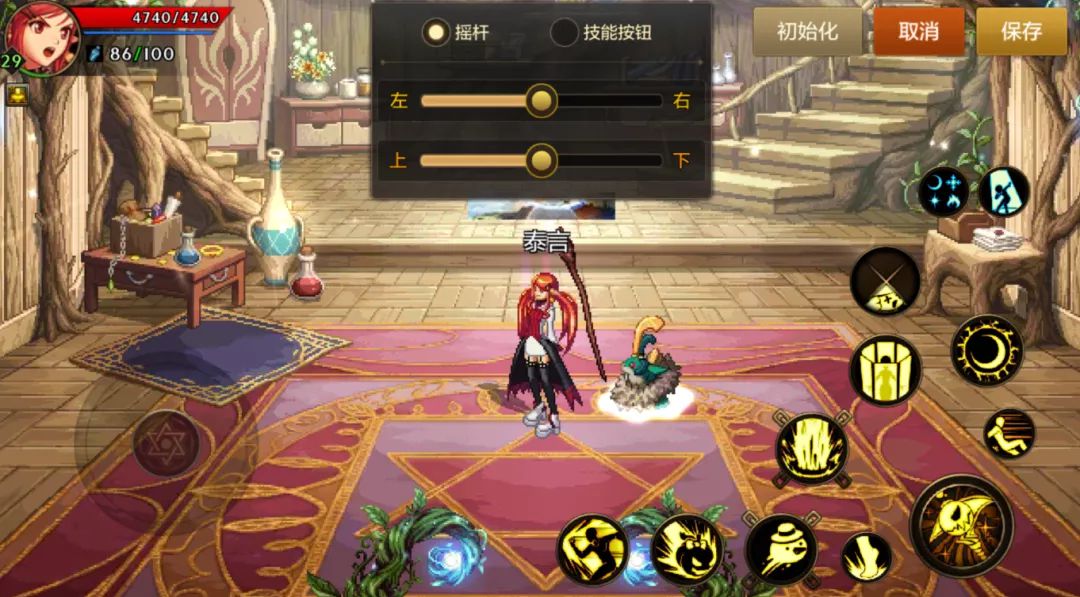Image resolution: width=1080 pixels, height=597 pixels.
Task: Click the 初始化 reset button
Action: 807,31
